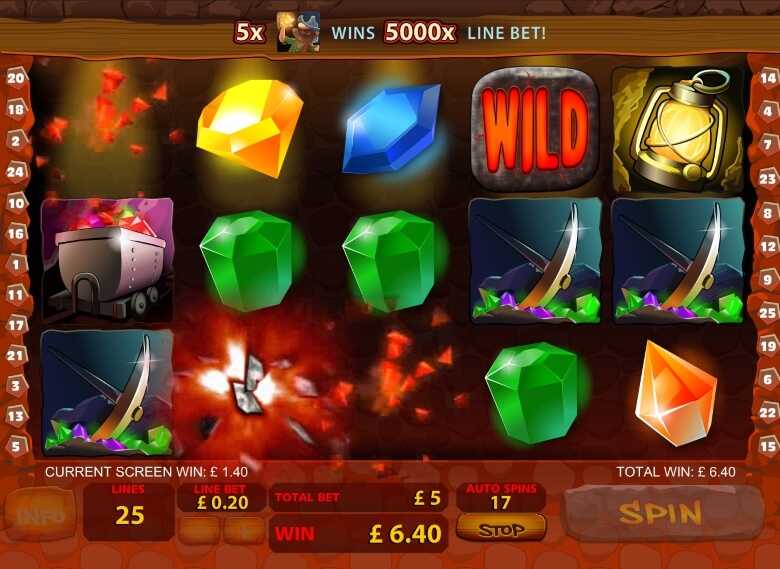Viewport: 780px width, 569px height.
Task: Hit the SPIN button
Action: 658,514
